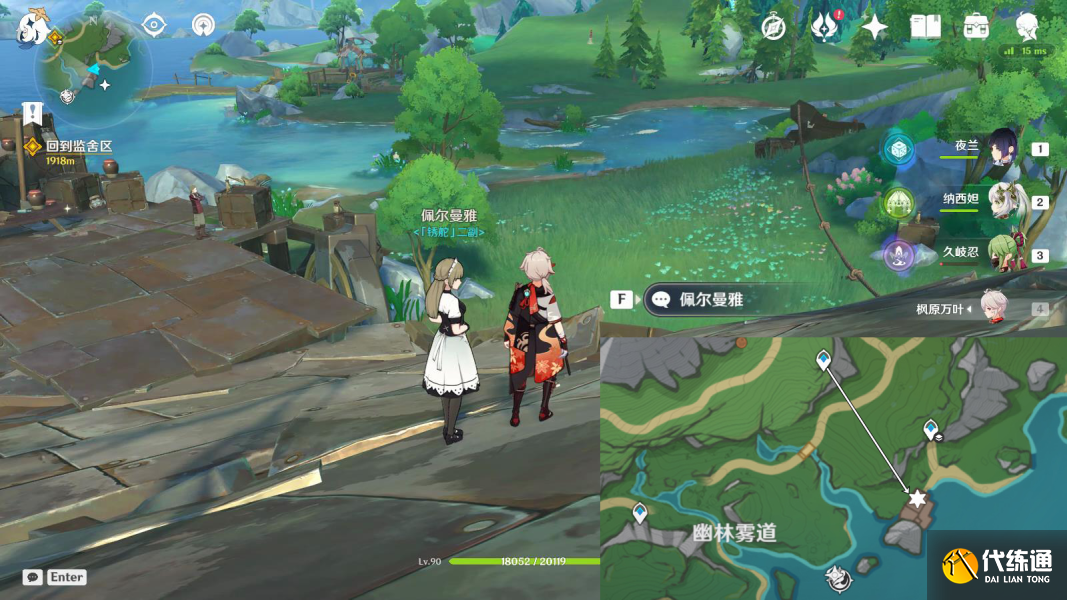Open the icon right of Elemental Sight
This screenshot has height=600, width=1067.
(x=204, y=24)
